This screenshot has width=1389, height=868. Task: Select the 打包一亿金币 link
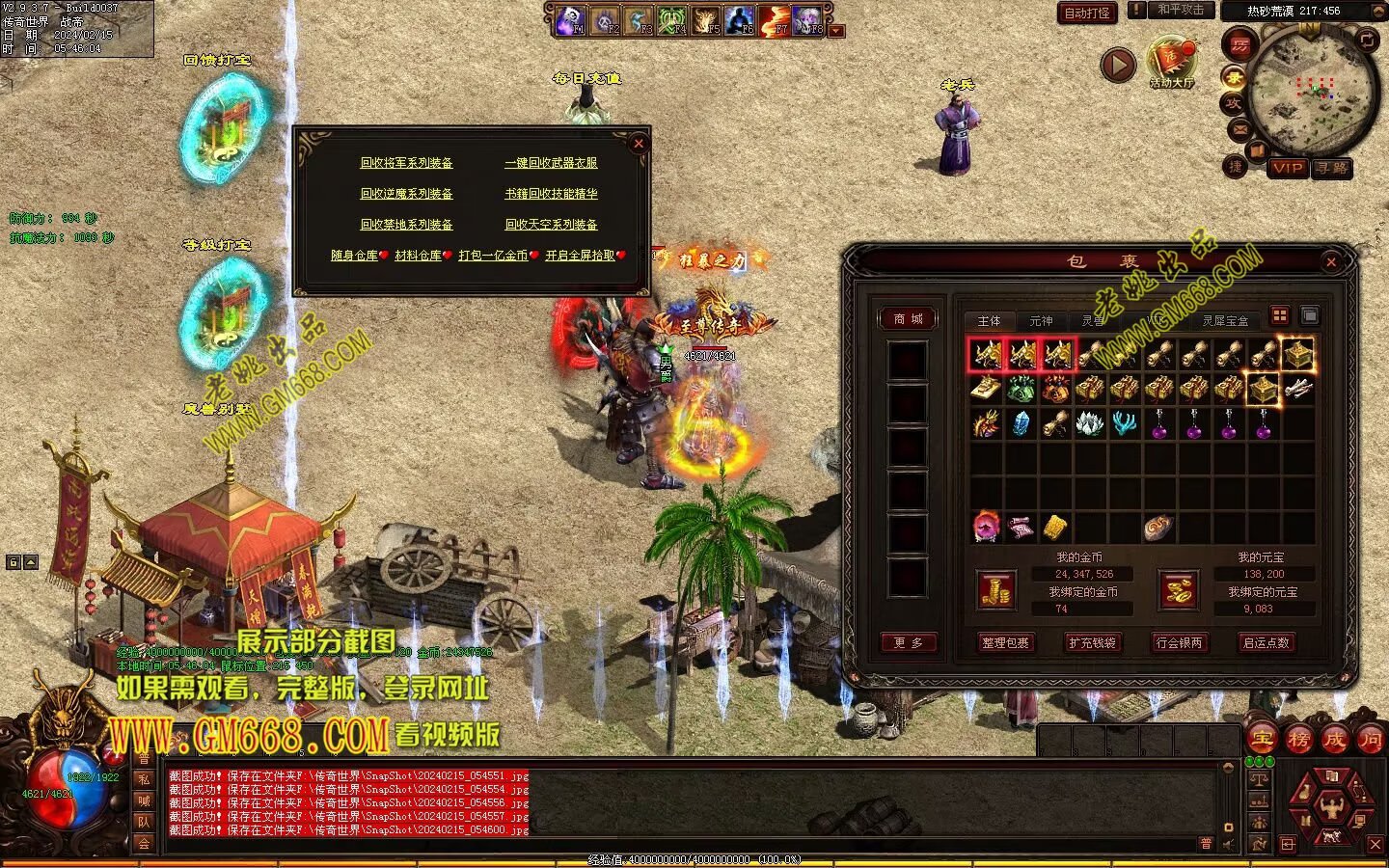pos(493,256)
